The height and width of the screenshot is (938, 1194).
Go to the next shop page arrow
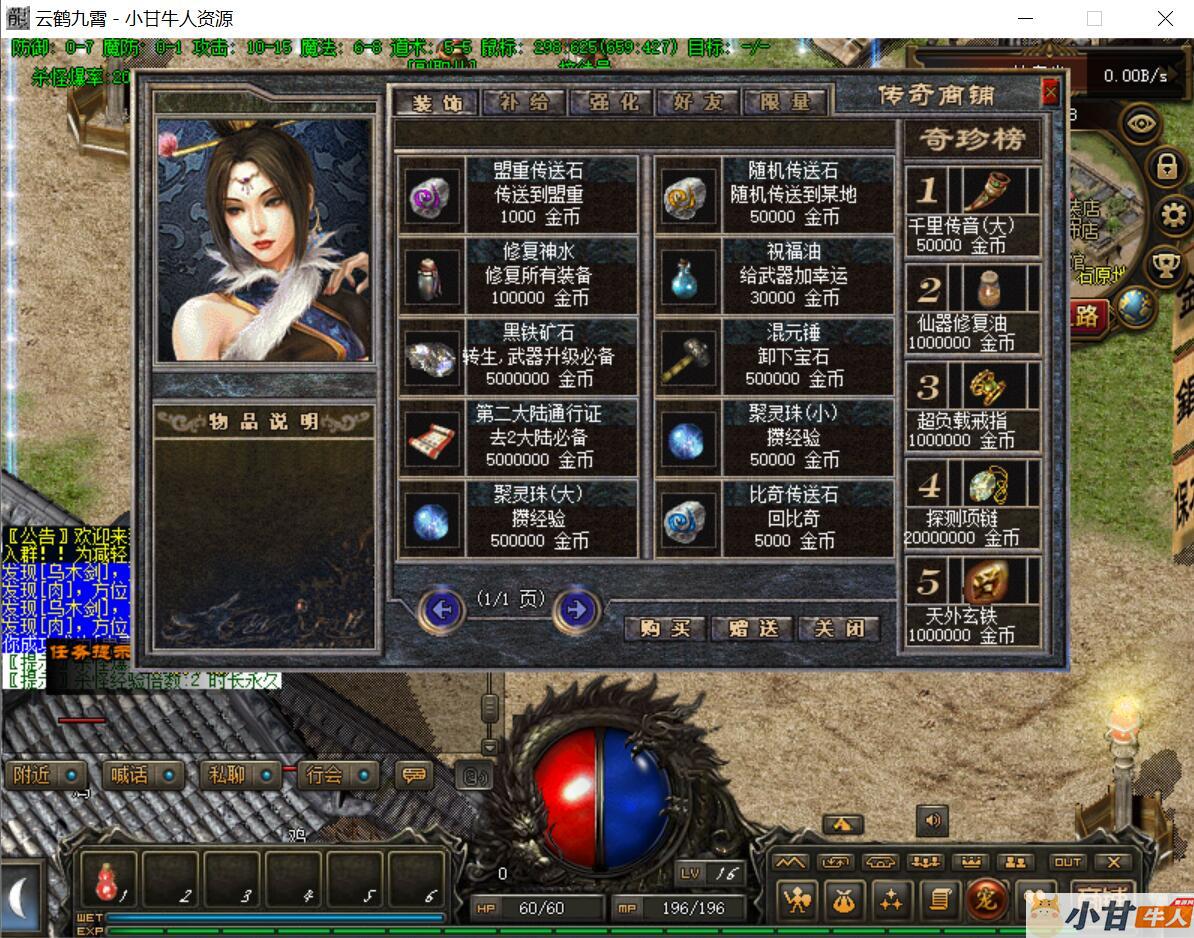[x=576, y=608]
